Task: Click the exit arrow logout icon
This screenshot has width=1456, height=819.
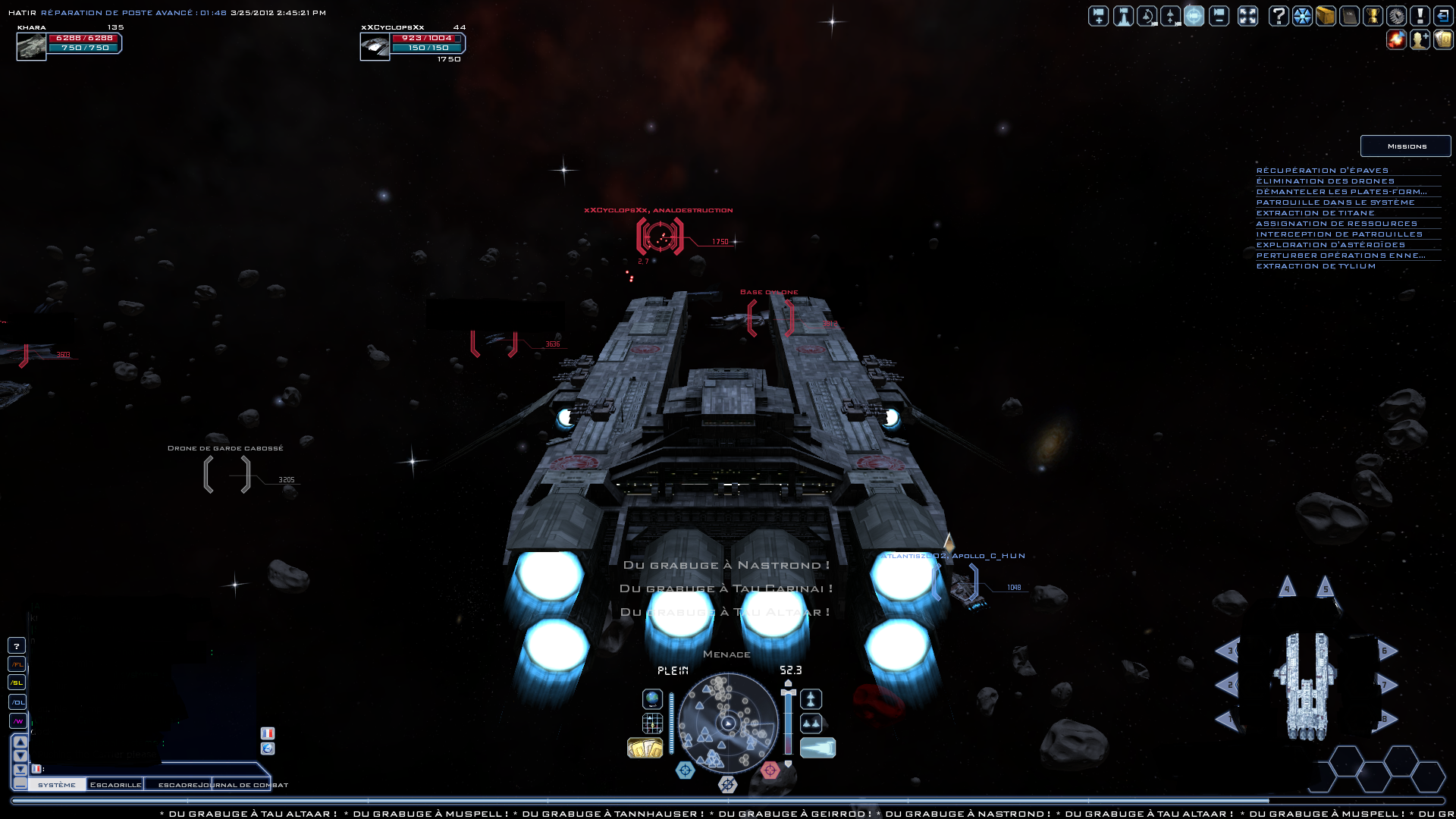Action: tap(1443, 16)
